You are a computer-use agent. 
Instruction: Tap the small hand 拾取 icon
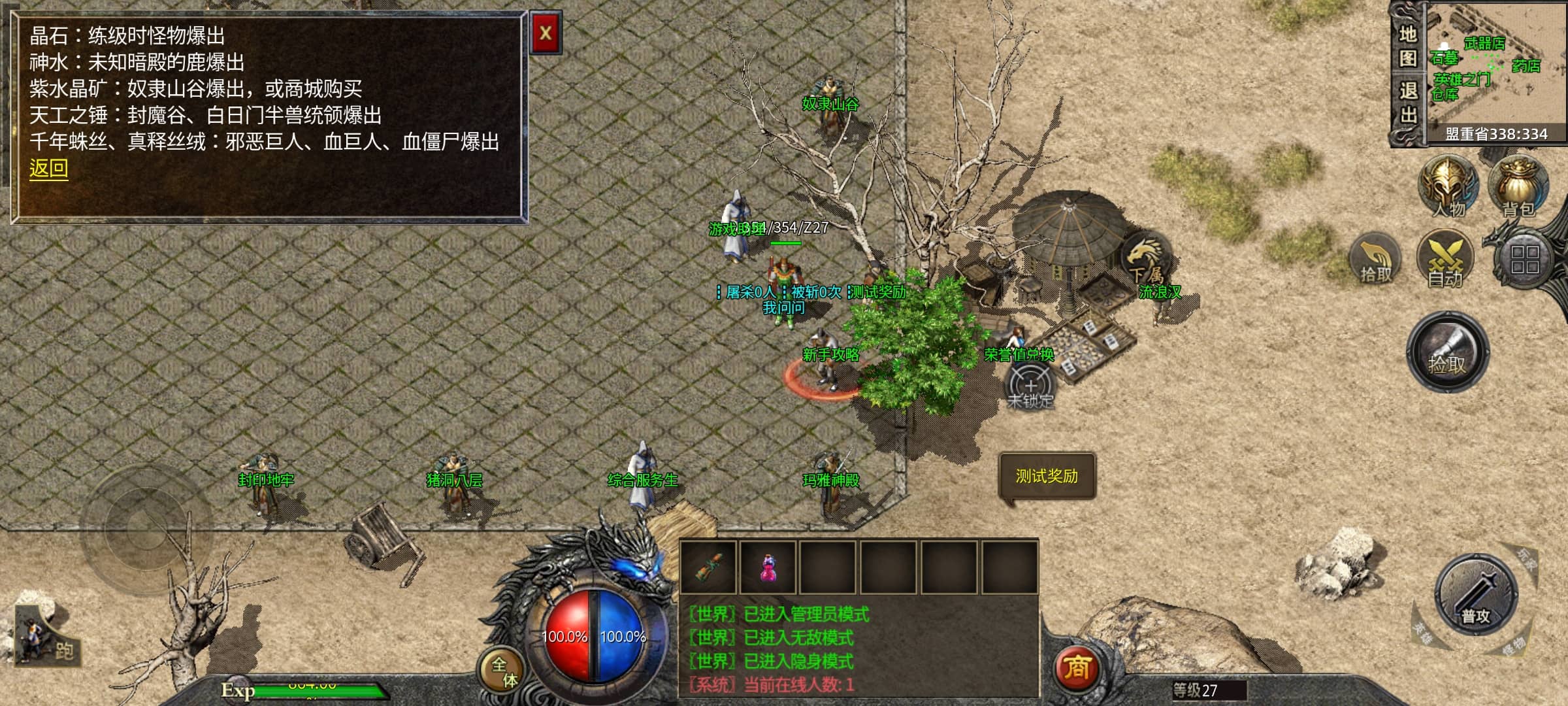(x=1376, y=260)
